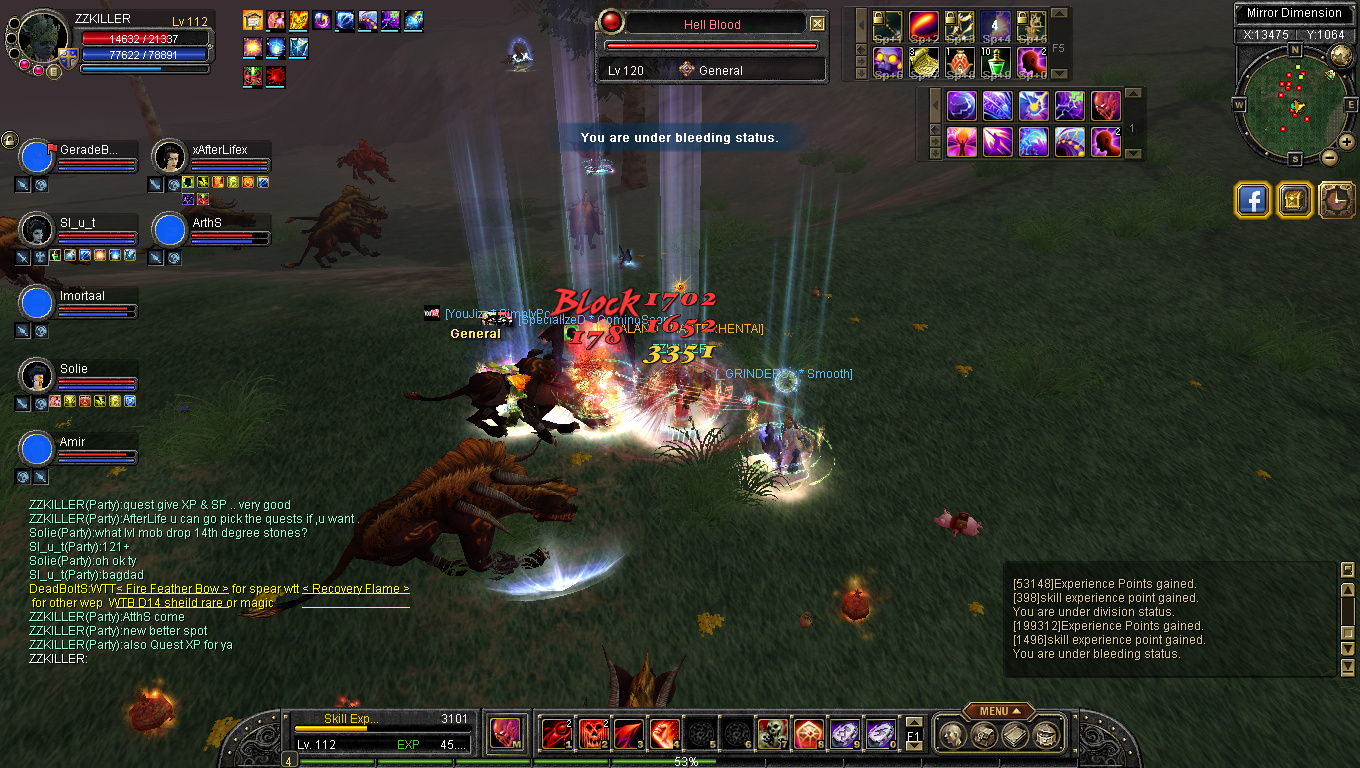
Task: Open the Facebook shortcut button
Action: point(1253,200)
